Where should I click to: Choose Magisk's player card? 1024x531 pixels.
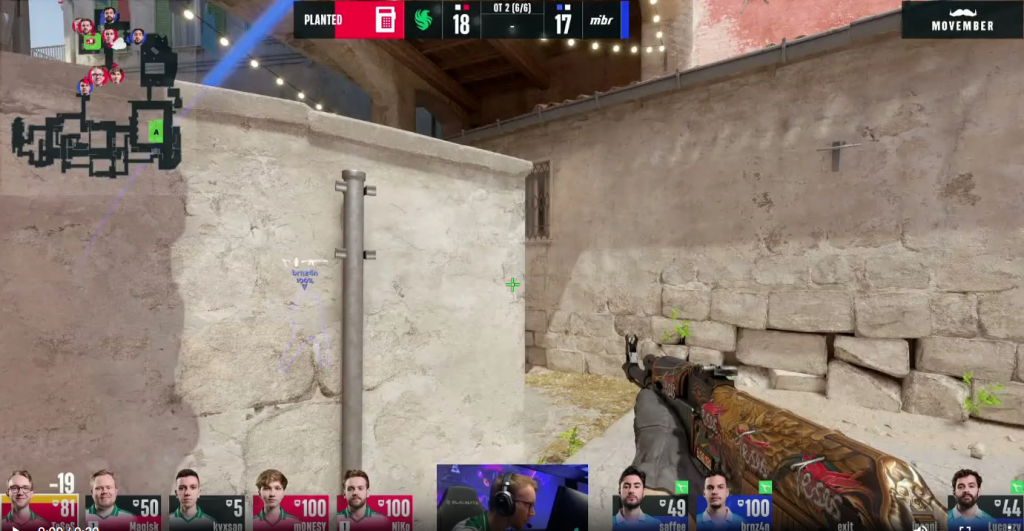point(123,500)
